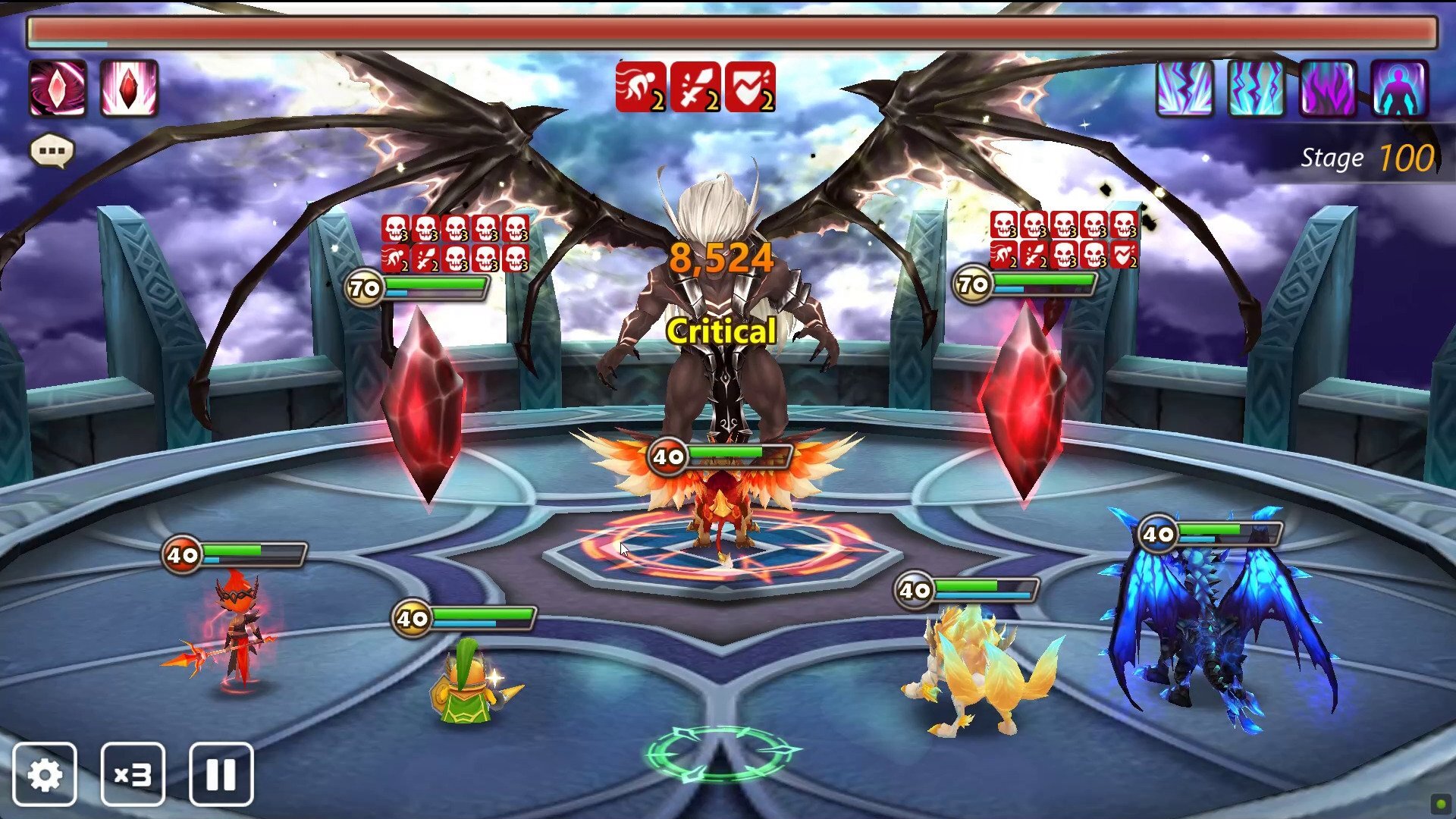Screen dimensions: 1456x819
Task: Click the boss's defense break debuff icon
Action: pyautogui.click(x=752, y=89)
